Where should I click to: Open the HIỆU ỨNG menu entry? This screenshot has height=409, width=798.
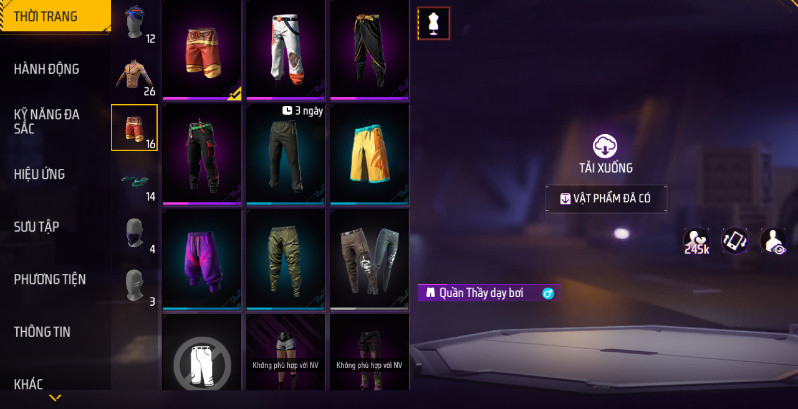click(x=40, y=174)
